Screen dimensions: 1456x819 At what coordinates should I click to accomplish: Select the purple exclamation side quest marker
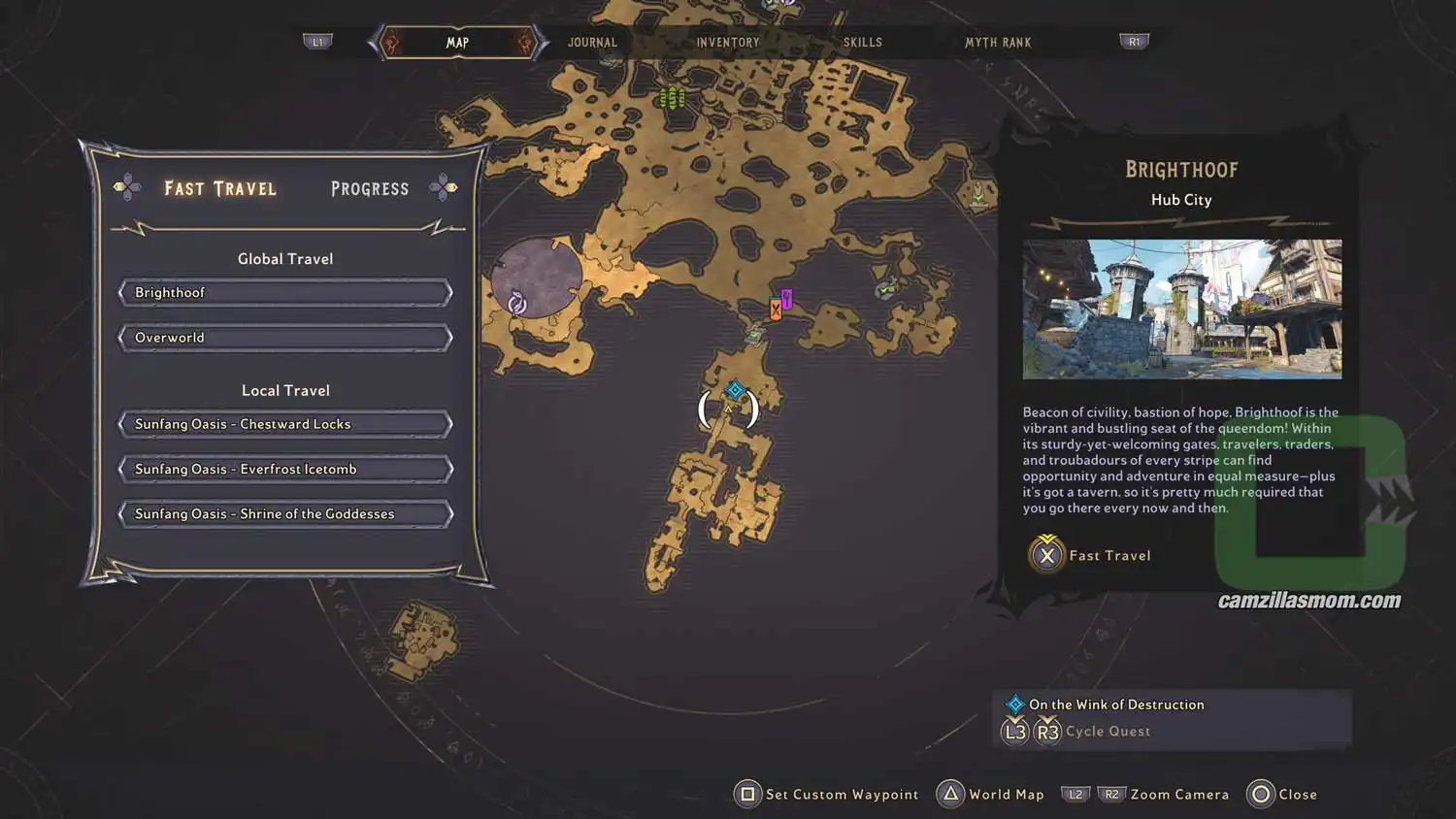786,296
